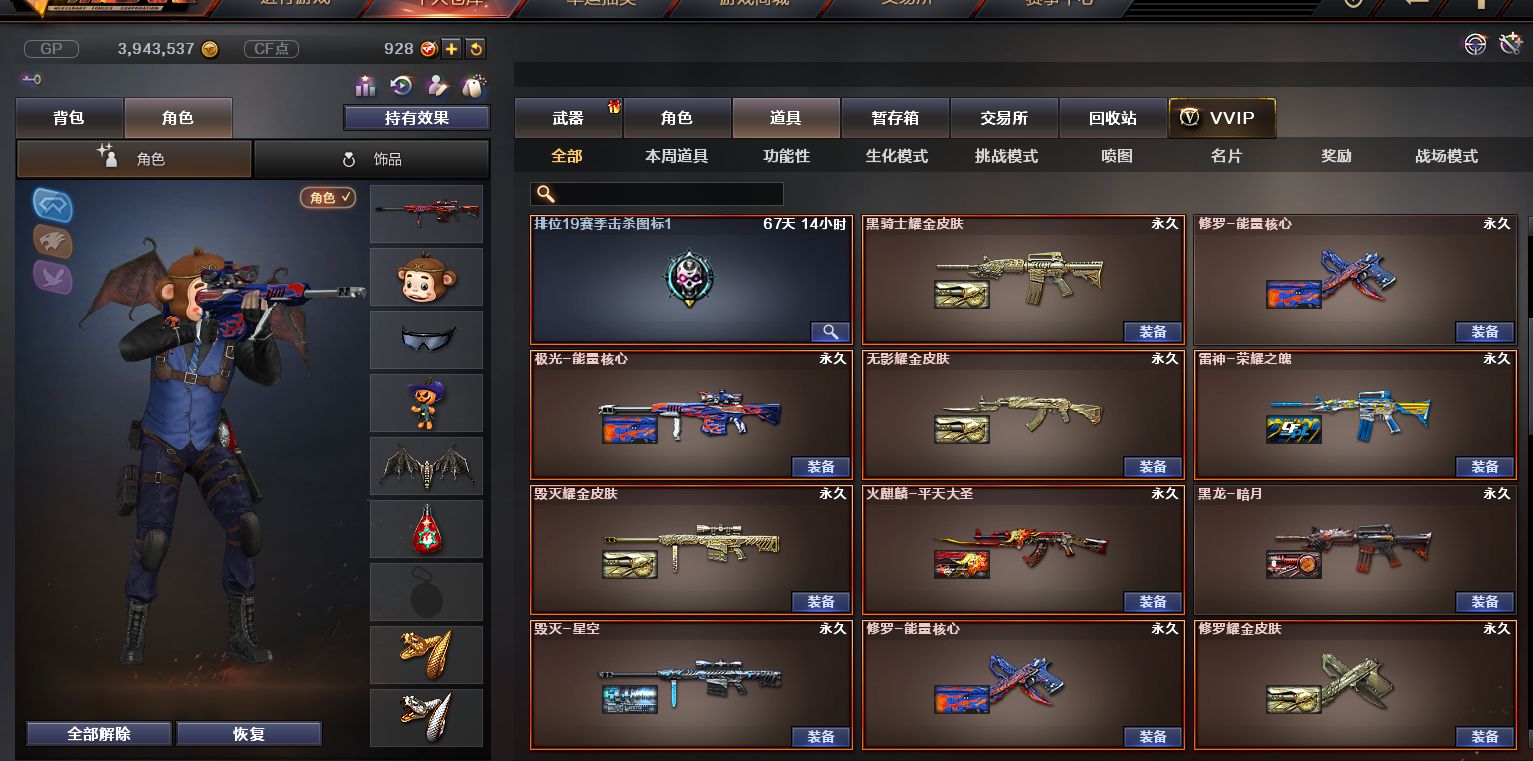Click the magnifier preview on the ranked season item
Screen dimensions: 1533x761
[829, 331]
